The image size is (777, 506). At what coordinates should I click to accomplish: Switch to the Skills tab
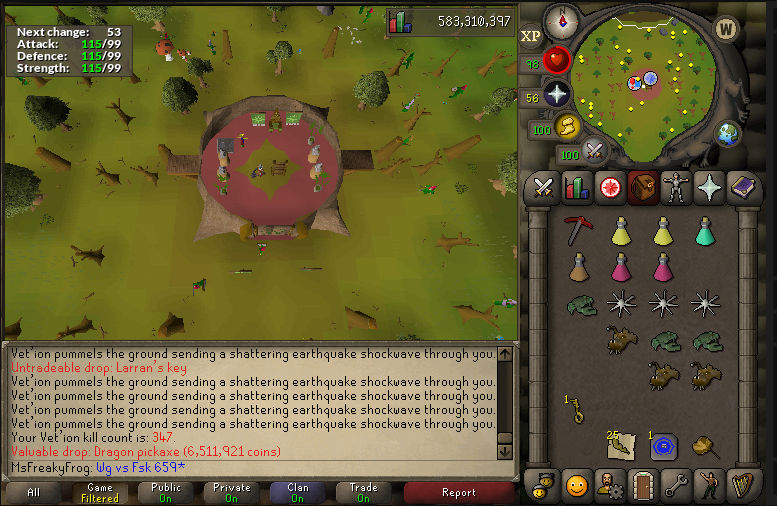576,187
